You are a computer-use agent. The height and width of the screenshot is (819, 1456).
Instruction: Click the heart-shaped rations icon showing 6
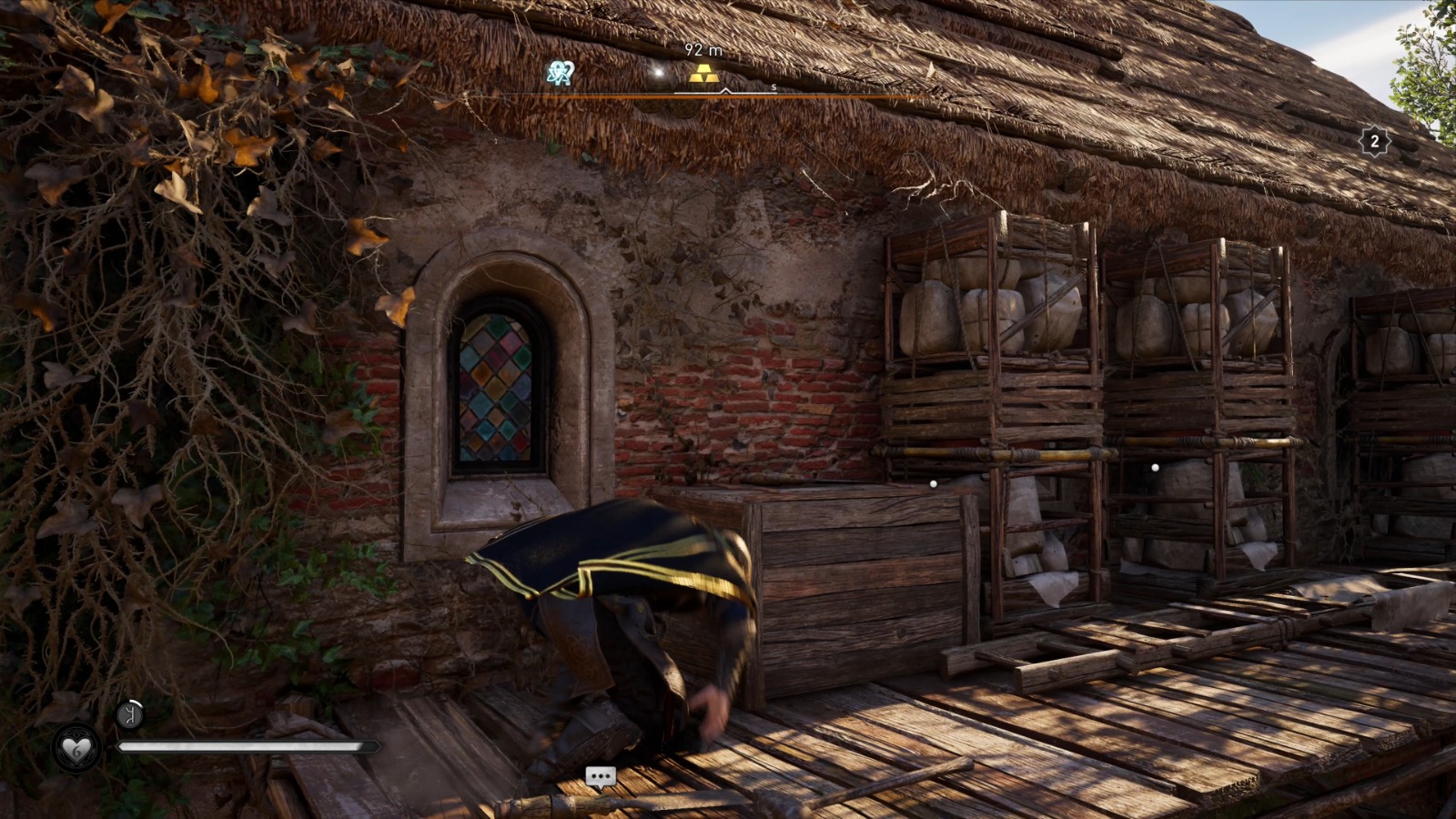pos(76,749)
